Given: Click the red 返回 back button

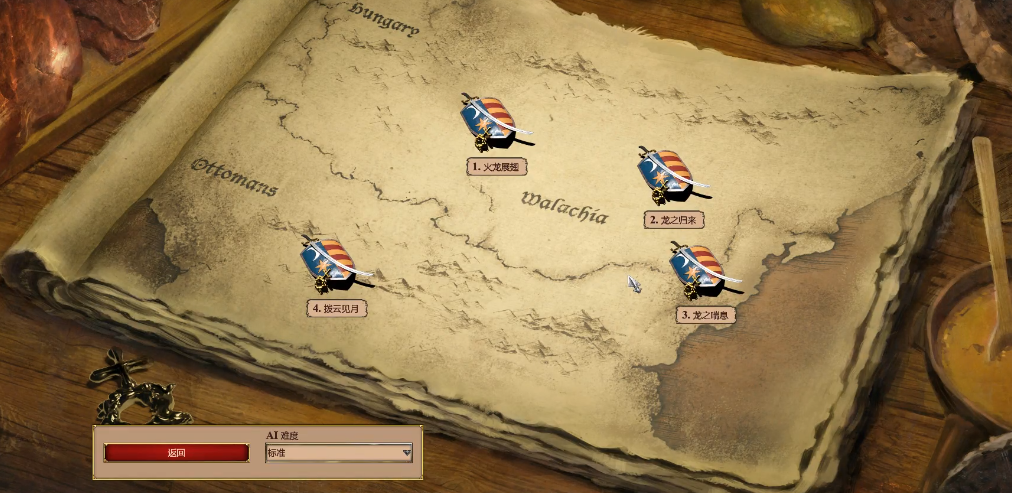Looking at the screenshot, I should (x=176, y=453).
